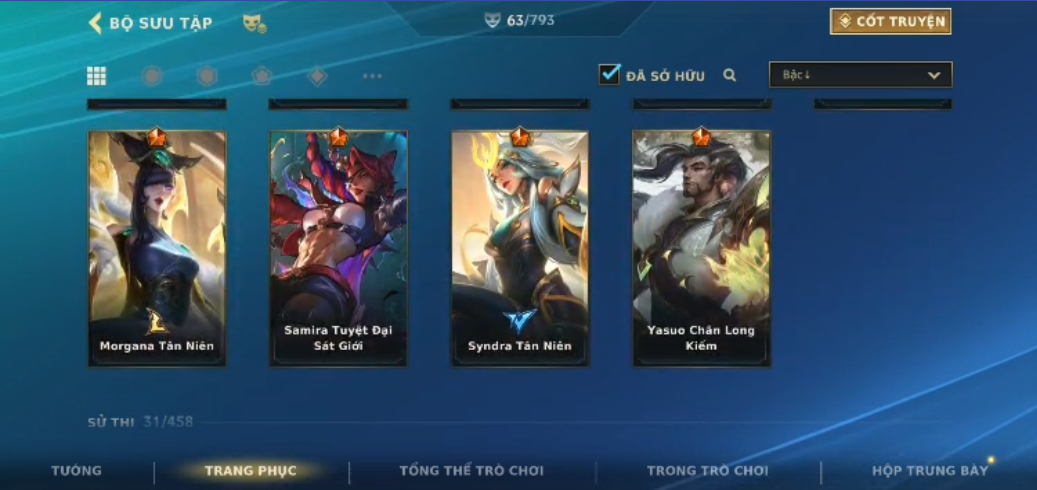Screen dimensions: 1037x490
Task: Open the Hộp Trưng Bày tab
Action: 929,471
